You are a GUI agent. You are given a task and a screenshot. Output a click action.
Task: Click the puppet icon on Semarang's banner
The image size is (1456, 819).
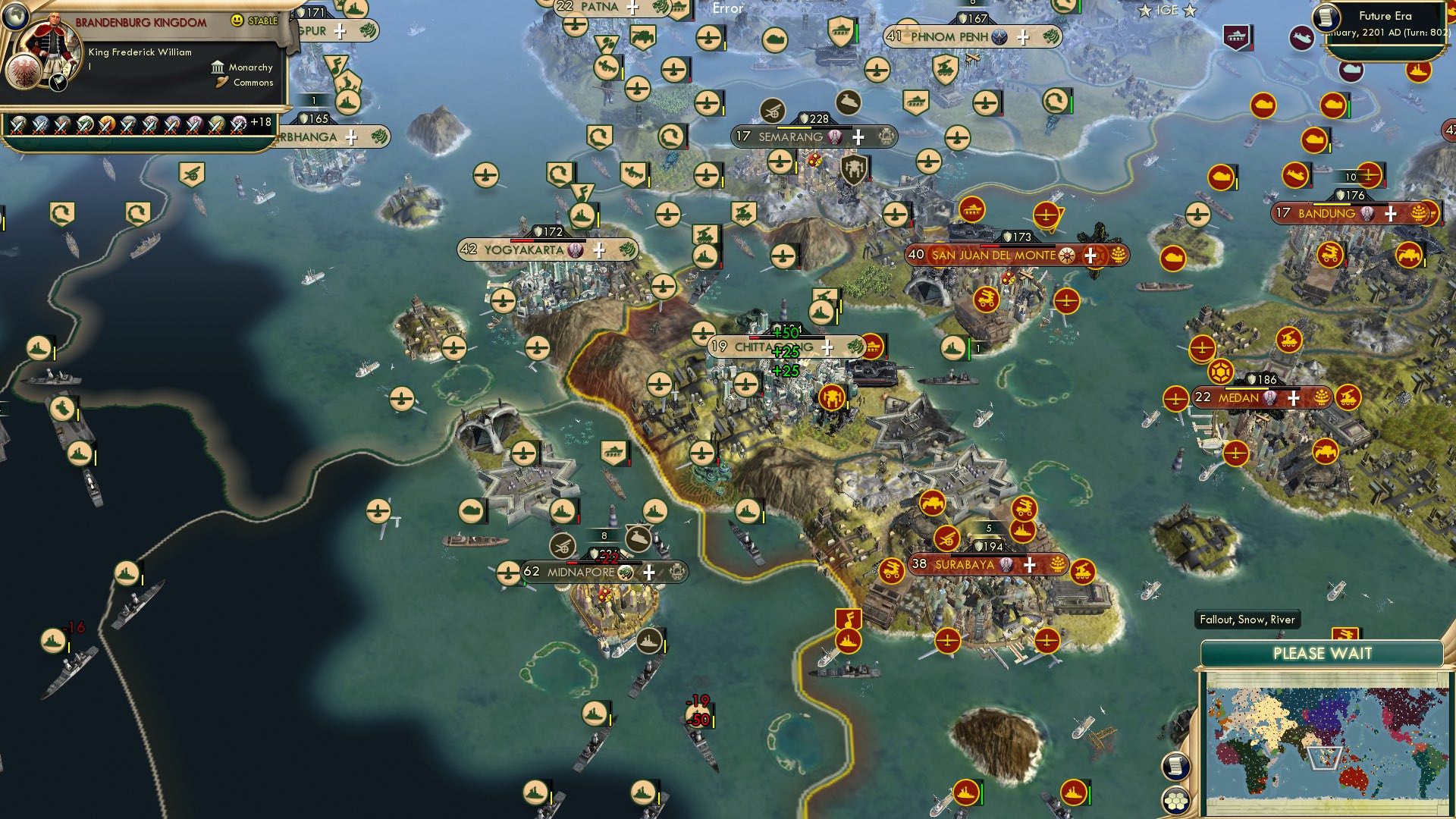click(x=835, y=137)
